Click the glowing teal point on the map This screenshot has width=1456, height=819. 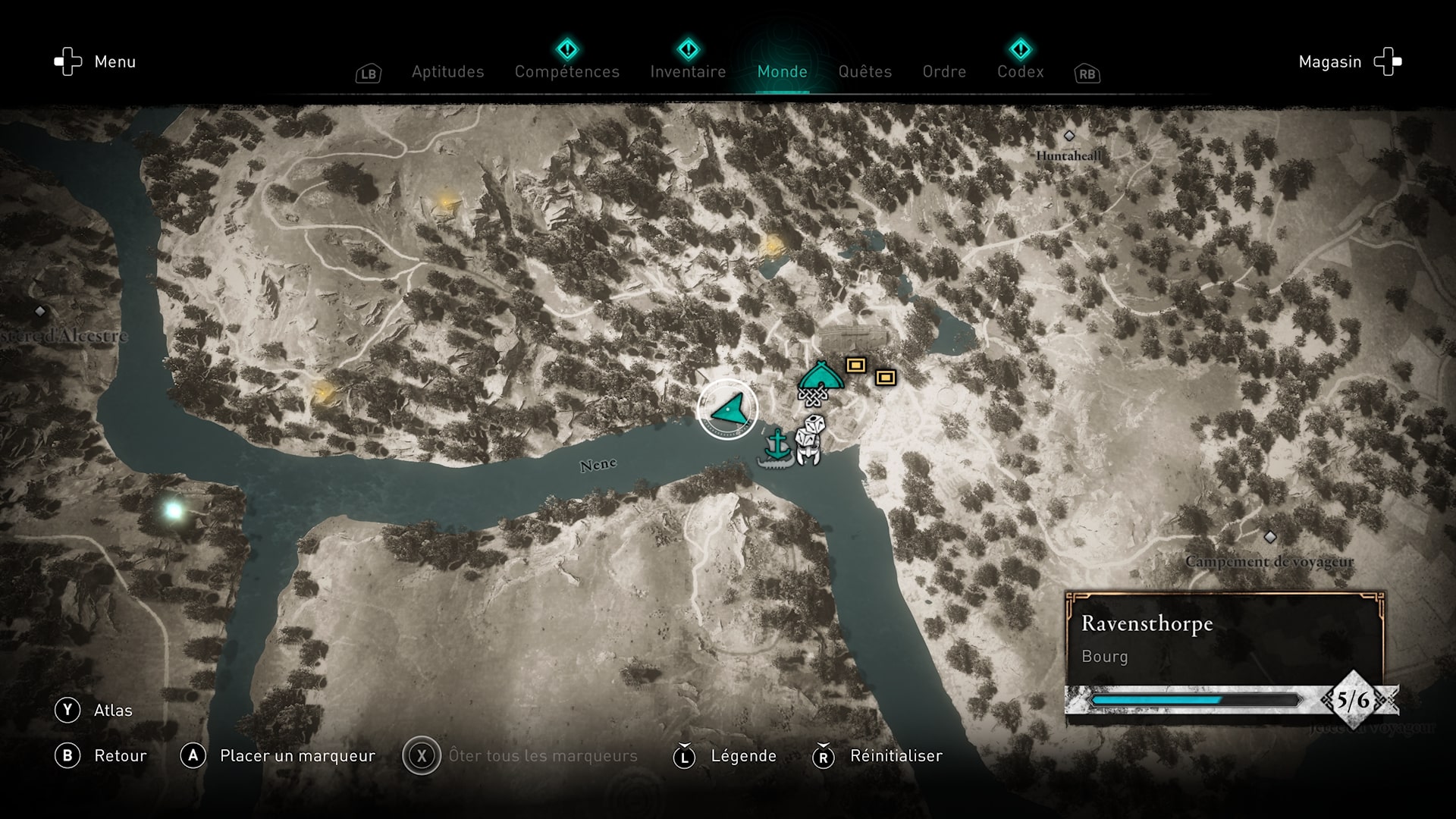(x=174, y=510)
